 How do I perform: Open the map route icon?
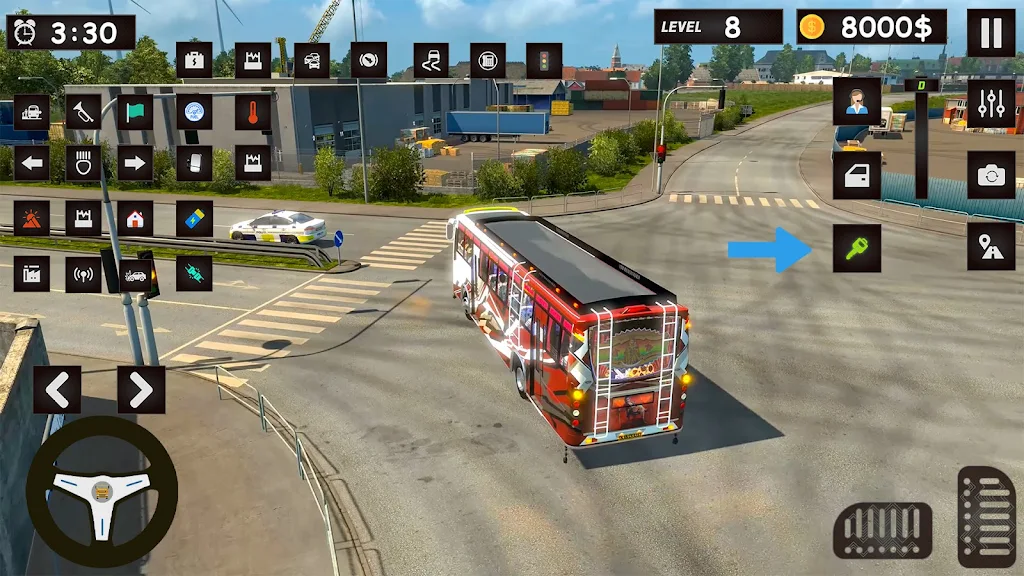point(990,247)
